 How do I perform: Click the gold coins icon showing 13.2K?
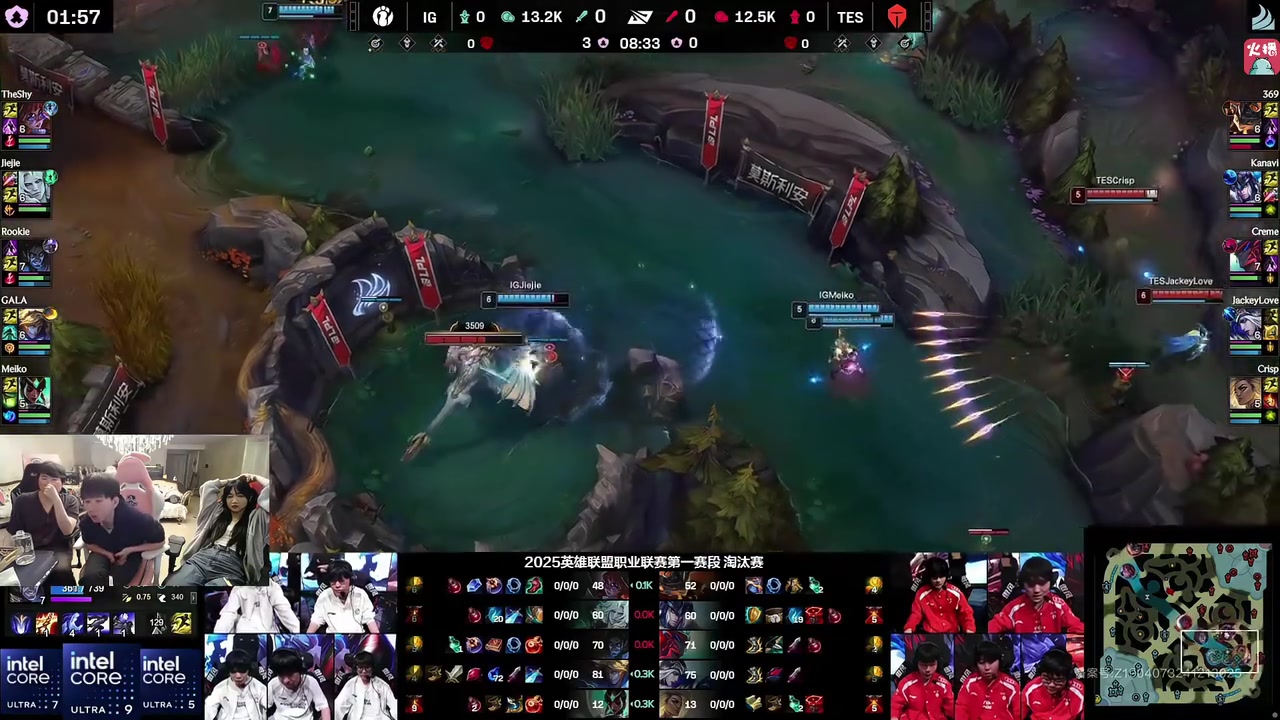point(507,16)
